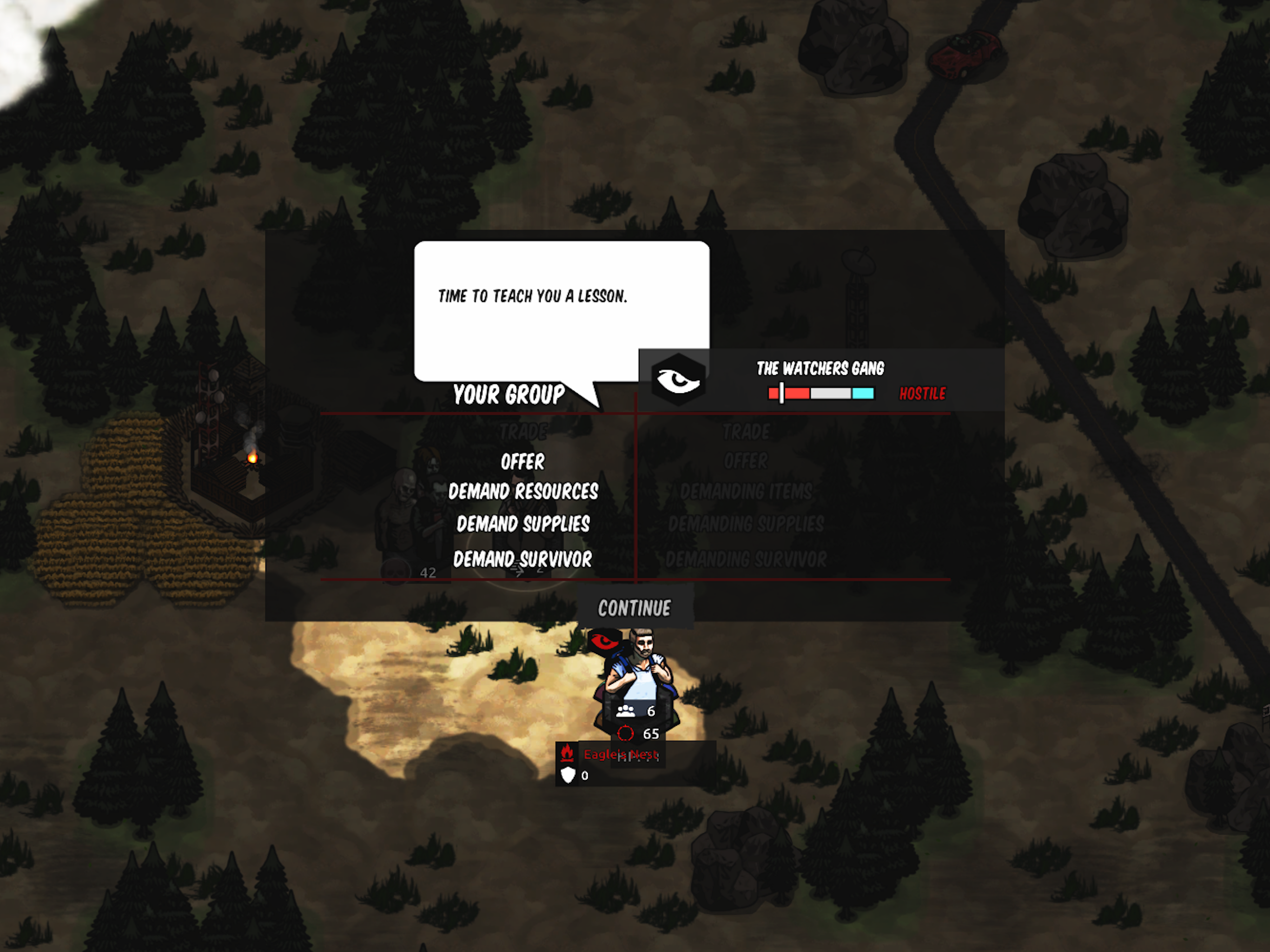
Task: Click the survivors icon showing 6
Action: tap(626, 710)
